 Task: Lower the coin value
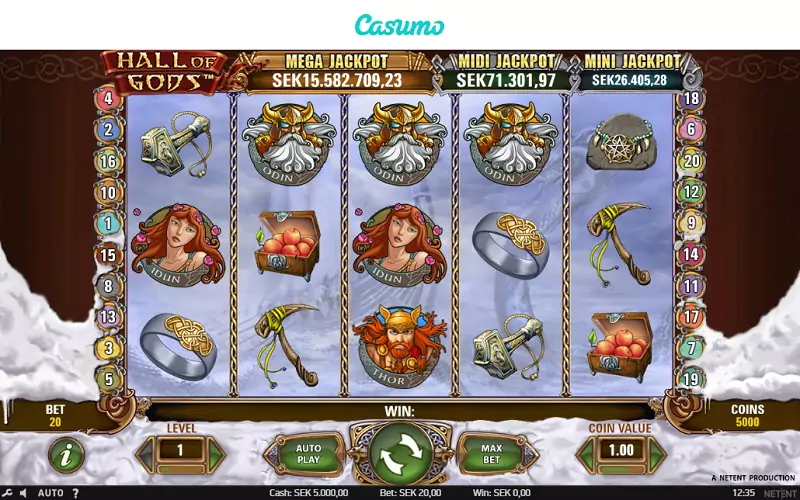(586, 452)
